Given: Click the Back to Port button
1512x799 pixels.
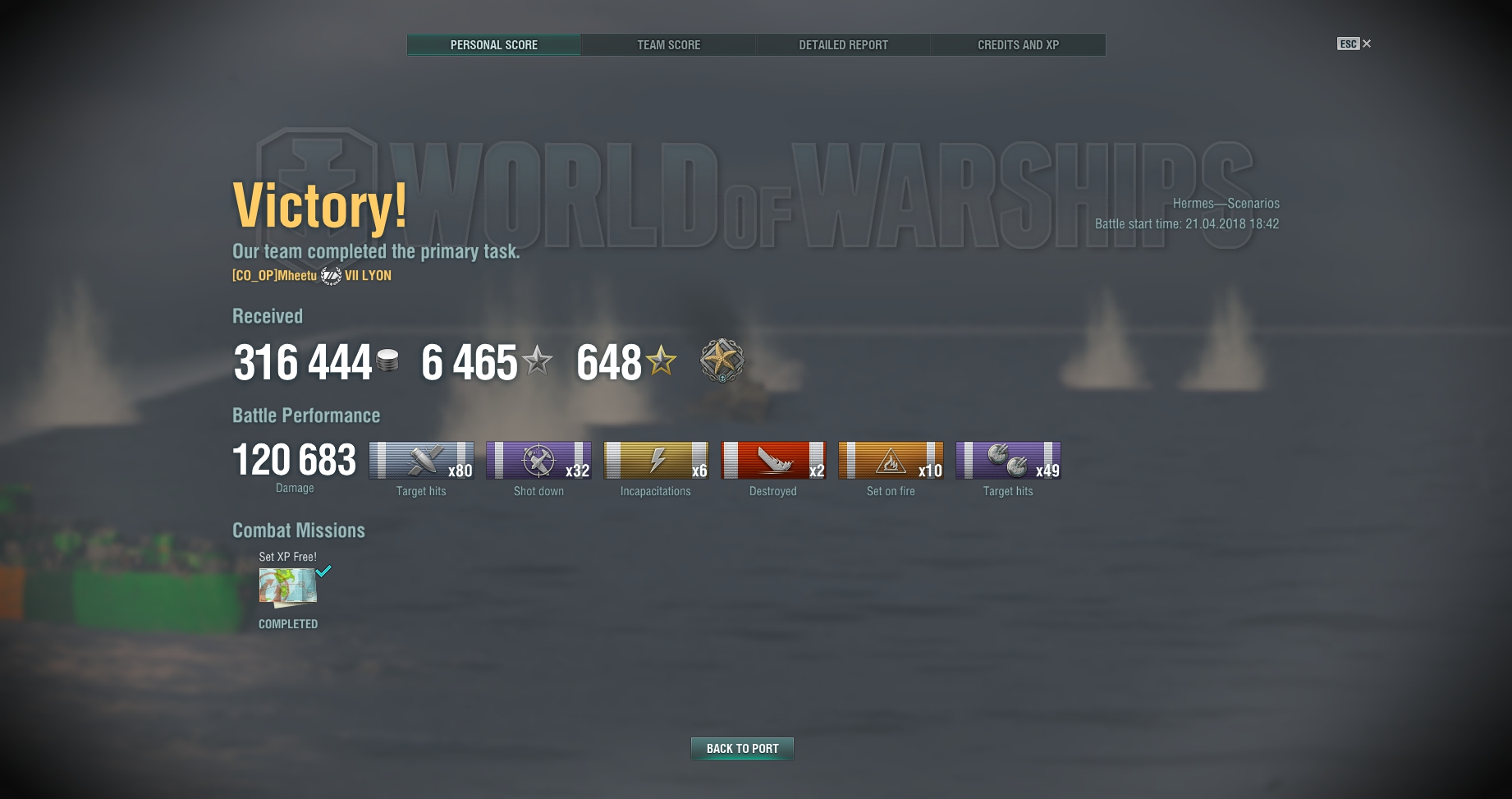Looking at the screenshot, I should tap(742, 748).
